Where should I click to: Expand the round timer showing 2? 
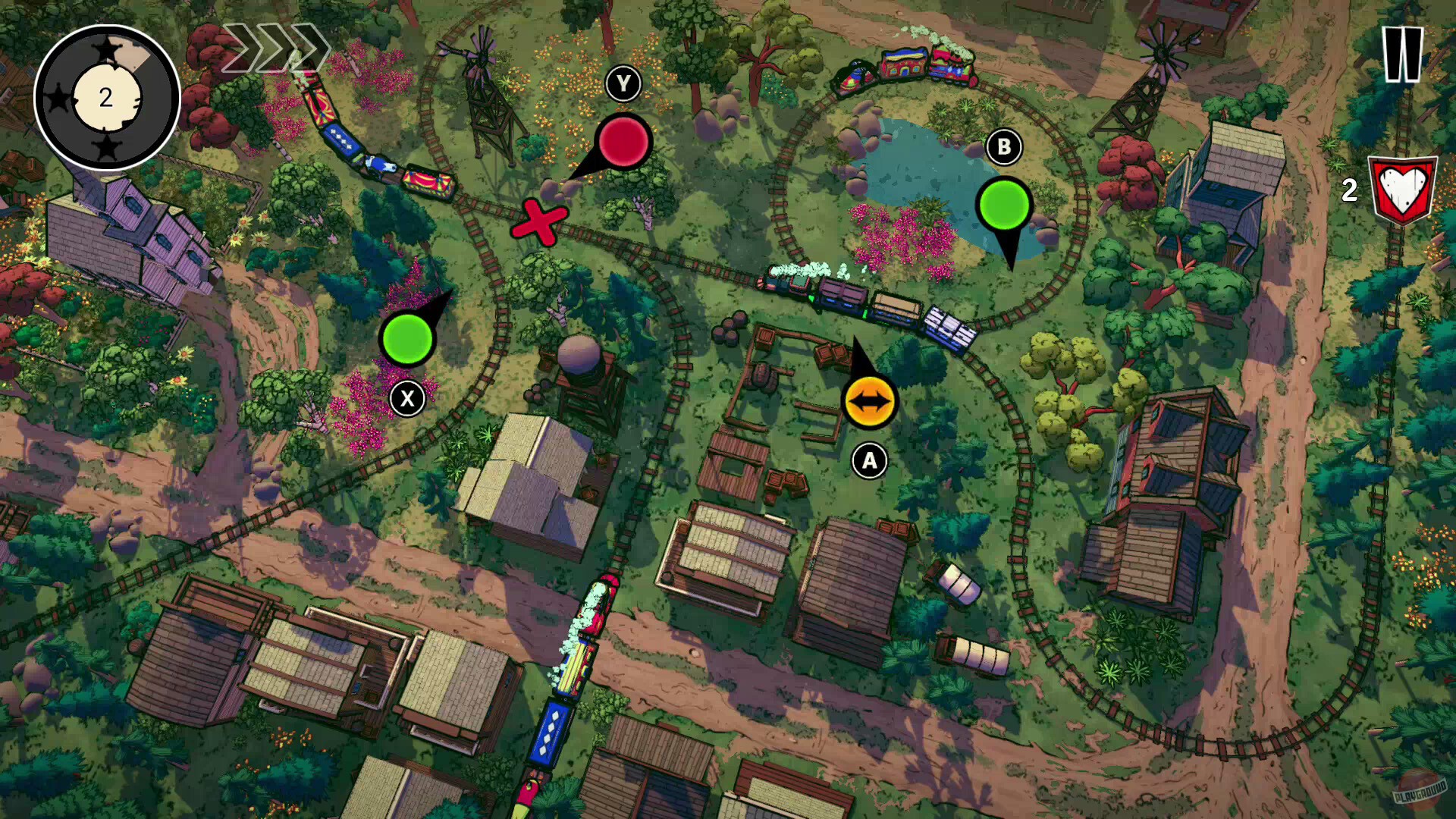coord(108,95)
